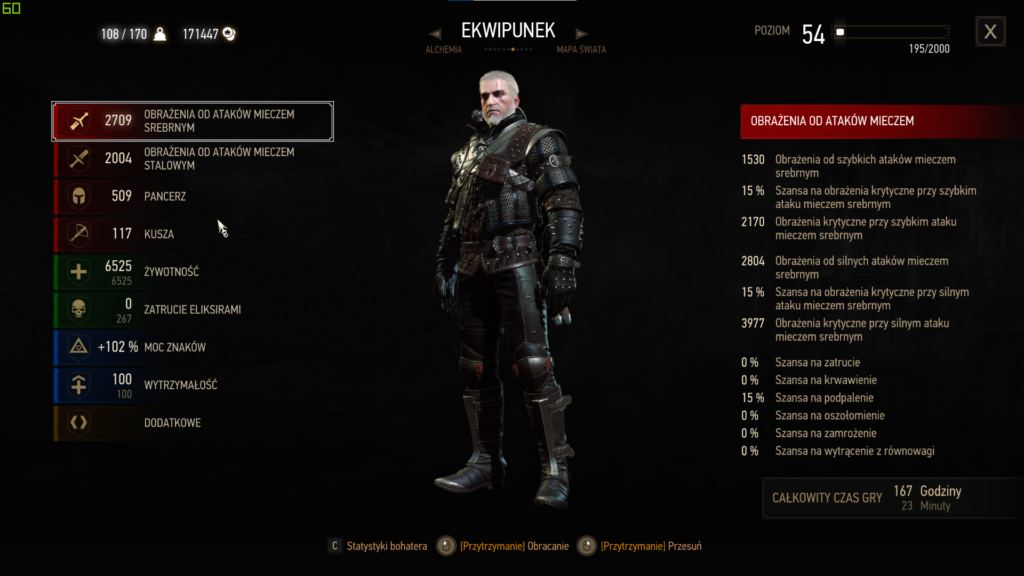Show the Pancerz armor stat details
This screenshot has width=1024, height=576.
coord(193,196)
